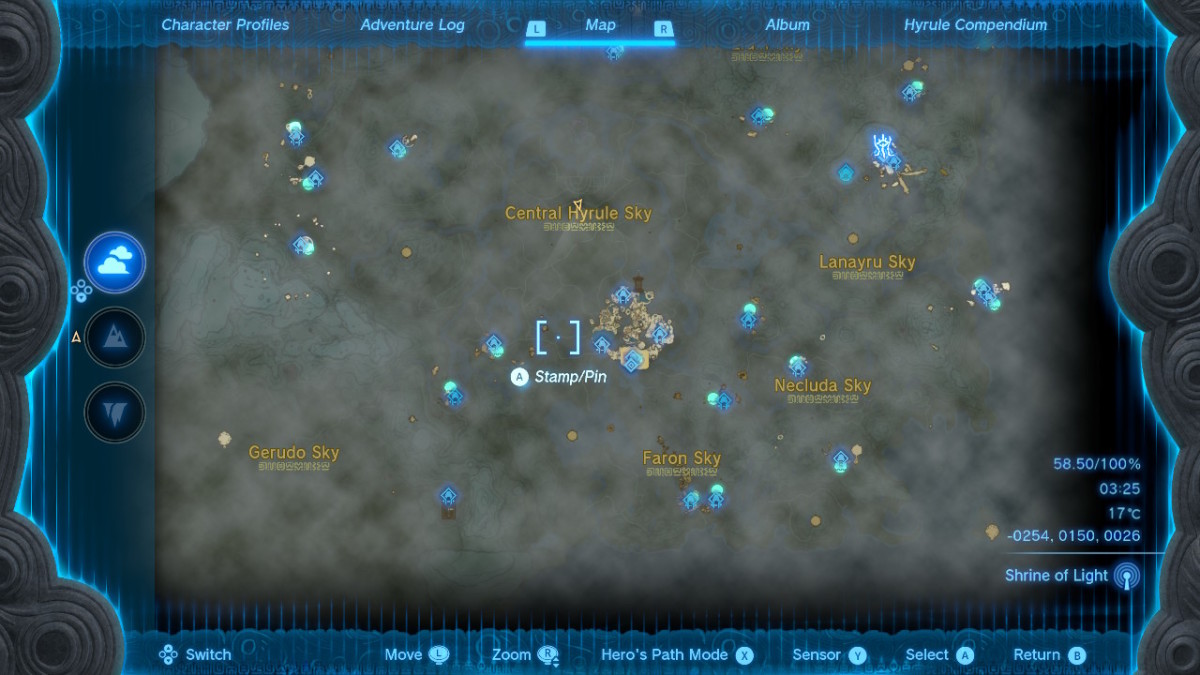Click the Faron Sky region label
The image size is (1200, 675).
click(x=682, y=459)
